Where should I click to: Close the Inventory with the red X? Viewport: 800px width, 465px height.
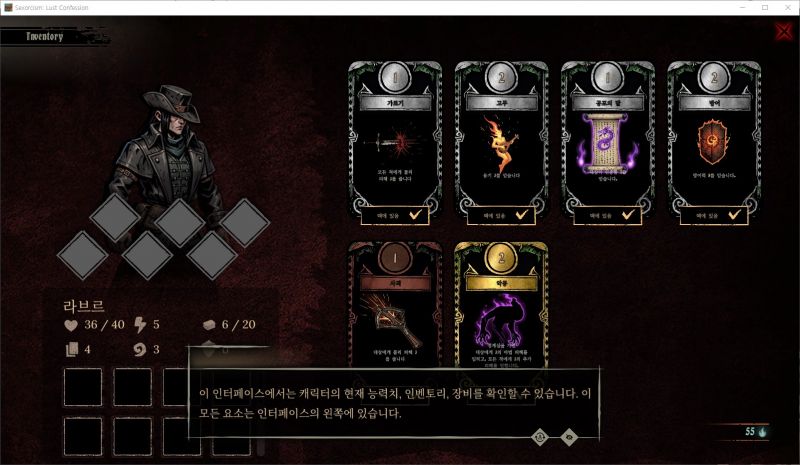[783, 31]
